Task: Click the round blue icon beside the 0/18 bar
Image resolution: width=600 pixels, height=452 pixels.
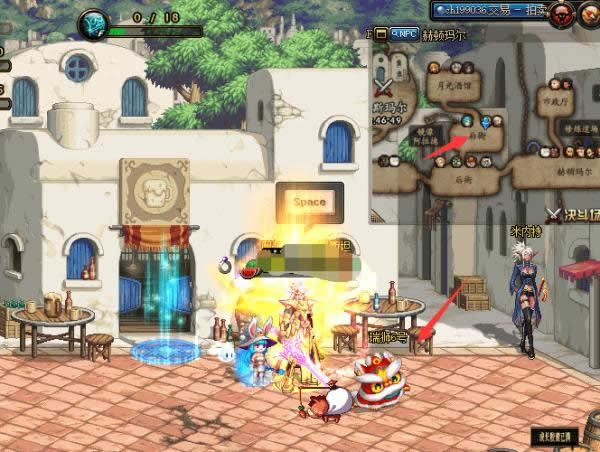Action: [x=94, y=24]
